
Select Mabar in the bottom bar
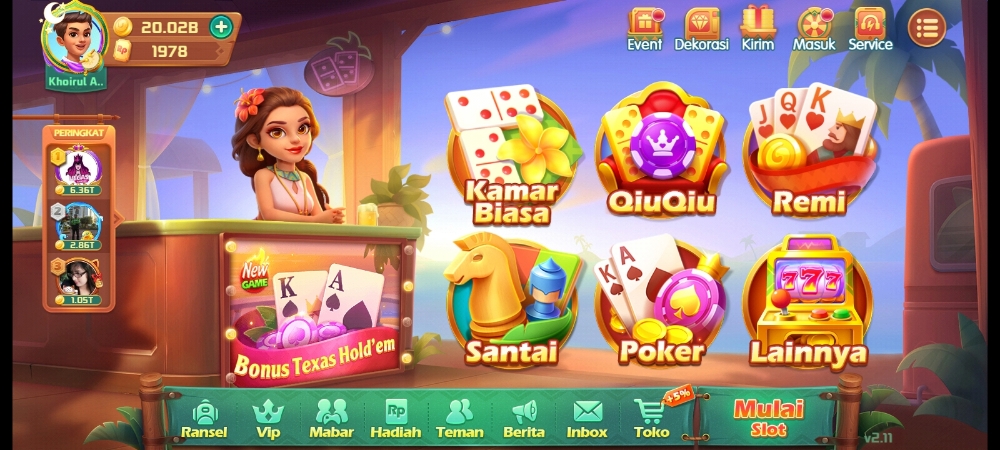click(x=331, y=418)
